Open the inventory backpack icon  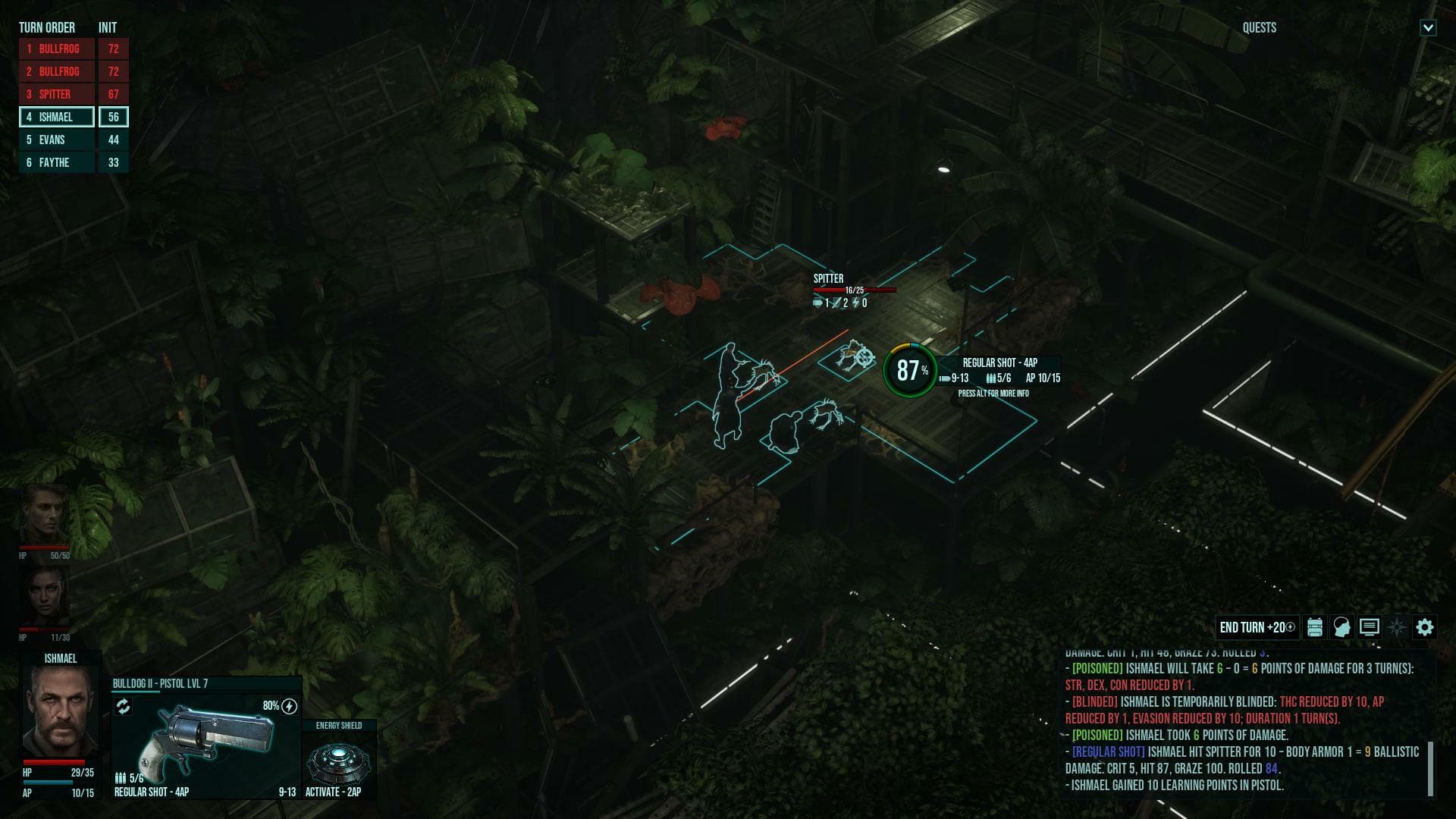coord(1314,627)
